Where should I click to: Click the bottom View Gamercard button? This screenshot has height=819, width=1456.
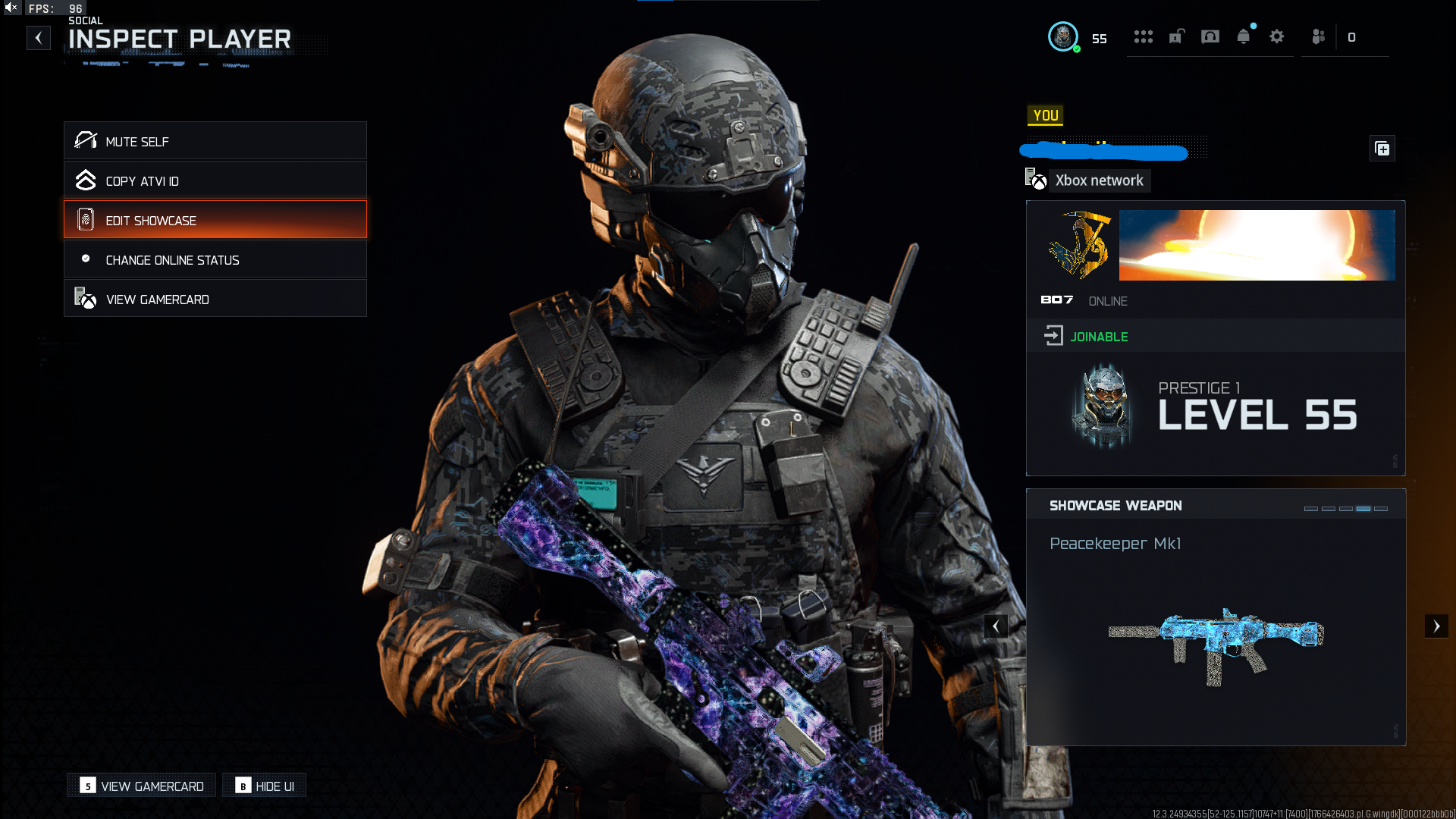pos(142,786)
